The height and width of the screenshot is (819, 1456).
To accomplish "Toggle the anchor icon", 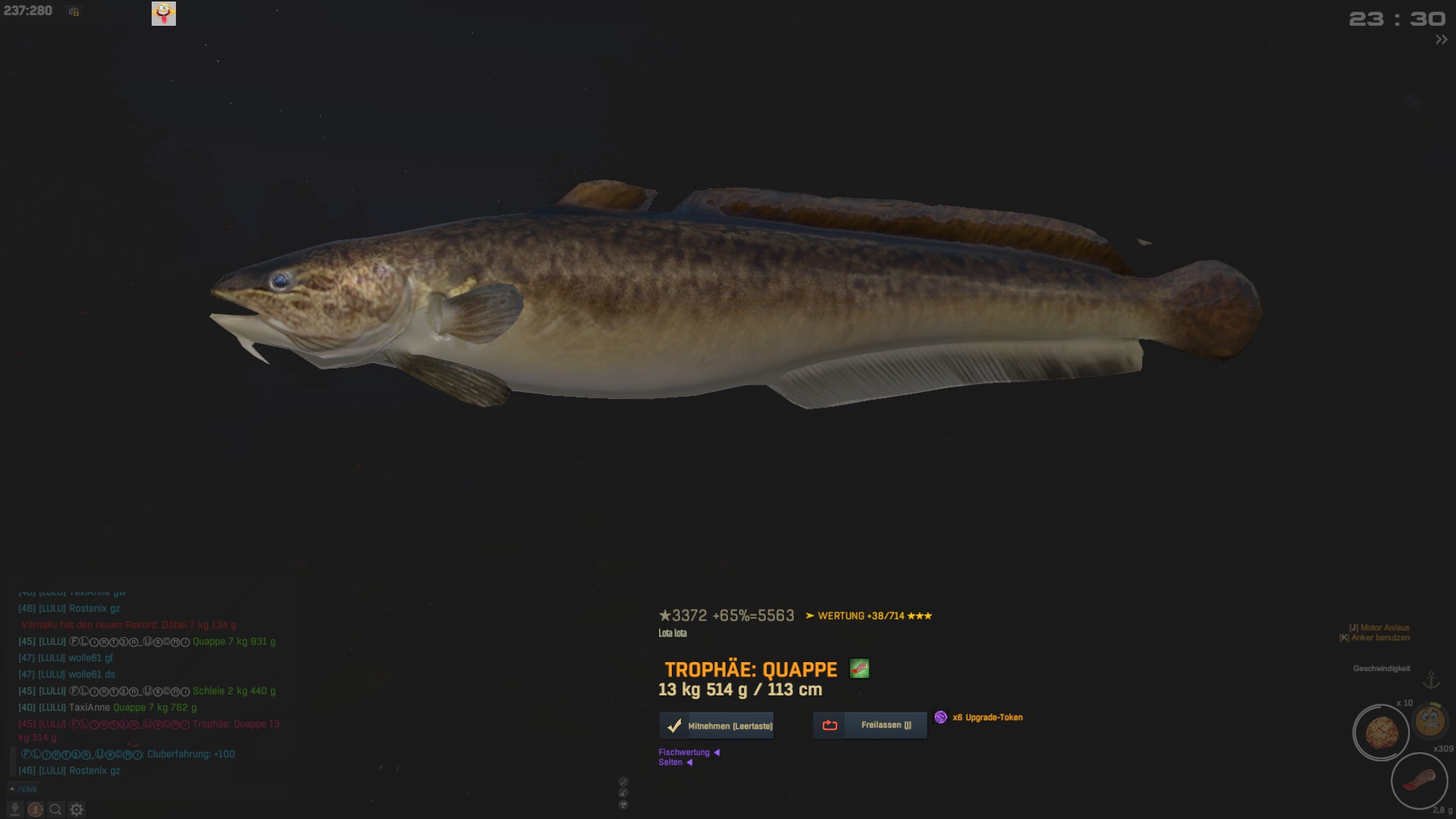I will (x=1431, y=680).
